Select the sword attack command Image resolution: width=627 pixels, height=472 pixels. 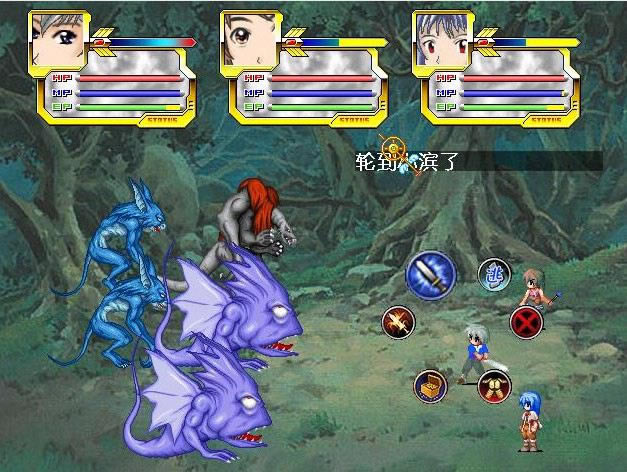click(x=430, y=272)
